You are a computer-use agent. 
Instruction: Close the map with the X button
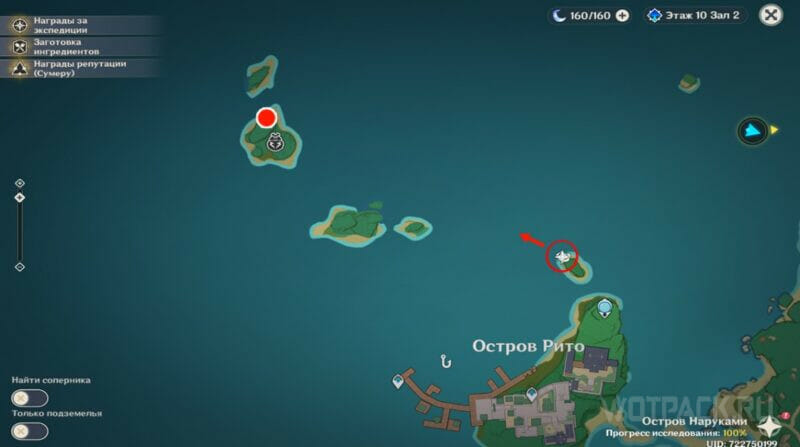click(770, 15)
